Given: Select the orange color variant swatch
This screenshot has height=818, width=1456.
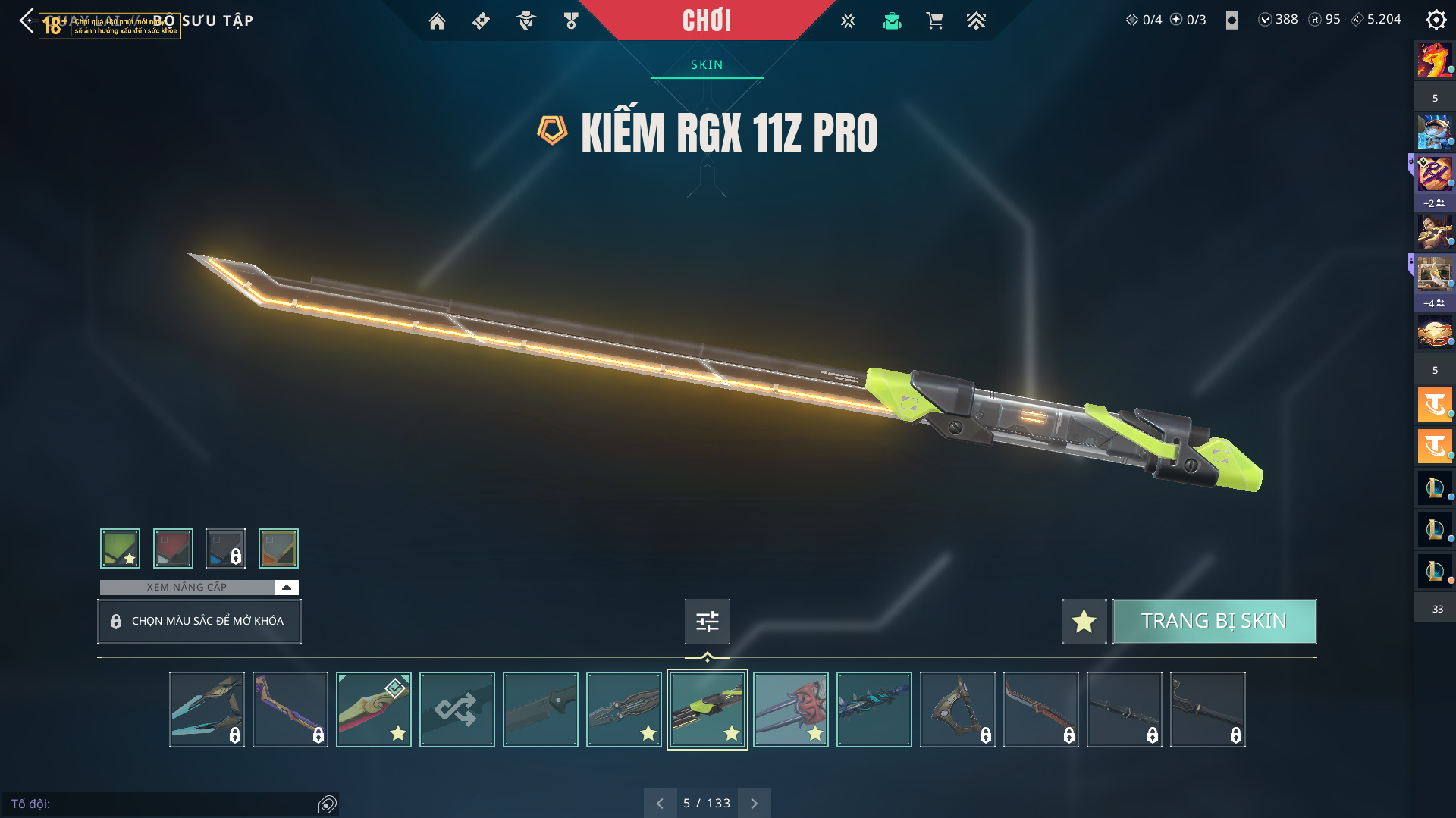Looking at the screenshot, I should point(278,548).
